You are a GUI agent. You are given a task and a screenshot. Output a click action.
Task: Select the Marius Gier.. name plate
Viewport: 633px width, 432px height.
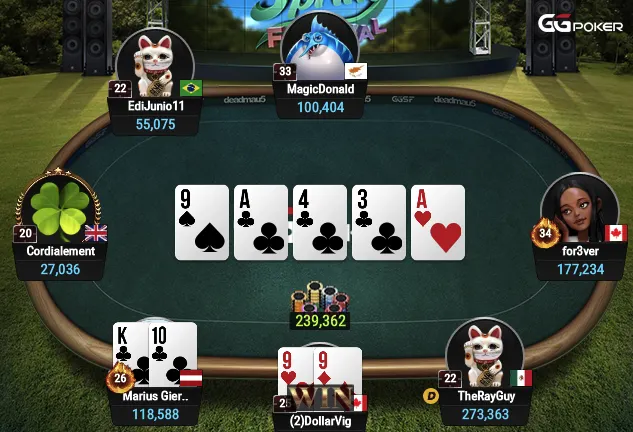pos(155,396)
